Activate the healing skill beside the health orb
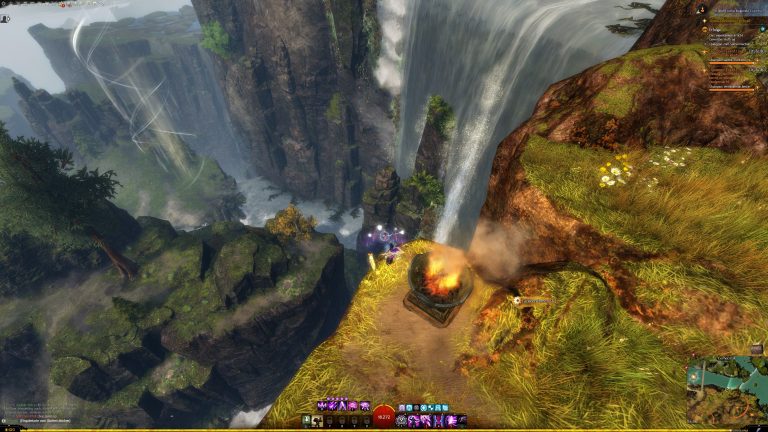 point(401,421)
